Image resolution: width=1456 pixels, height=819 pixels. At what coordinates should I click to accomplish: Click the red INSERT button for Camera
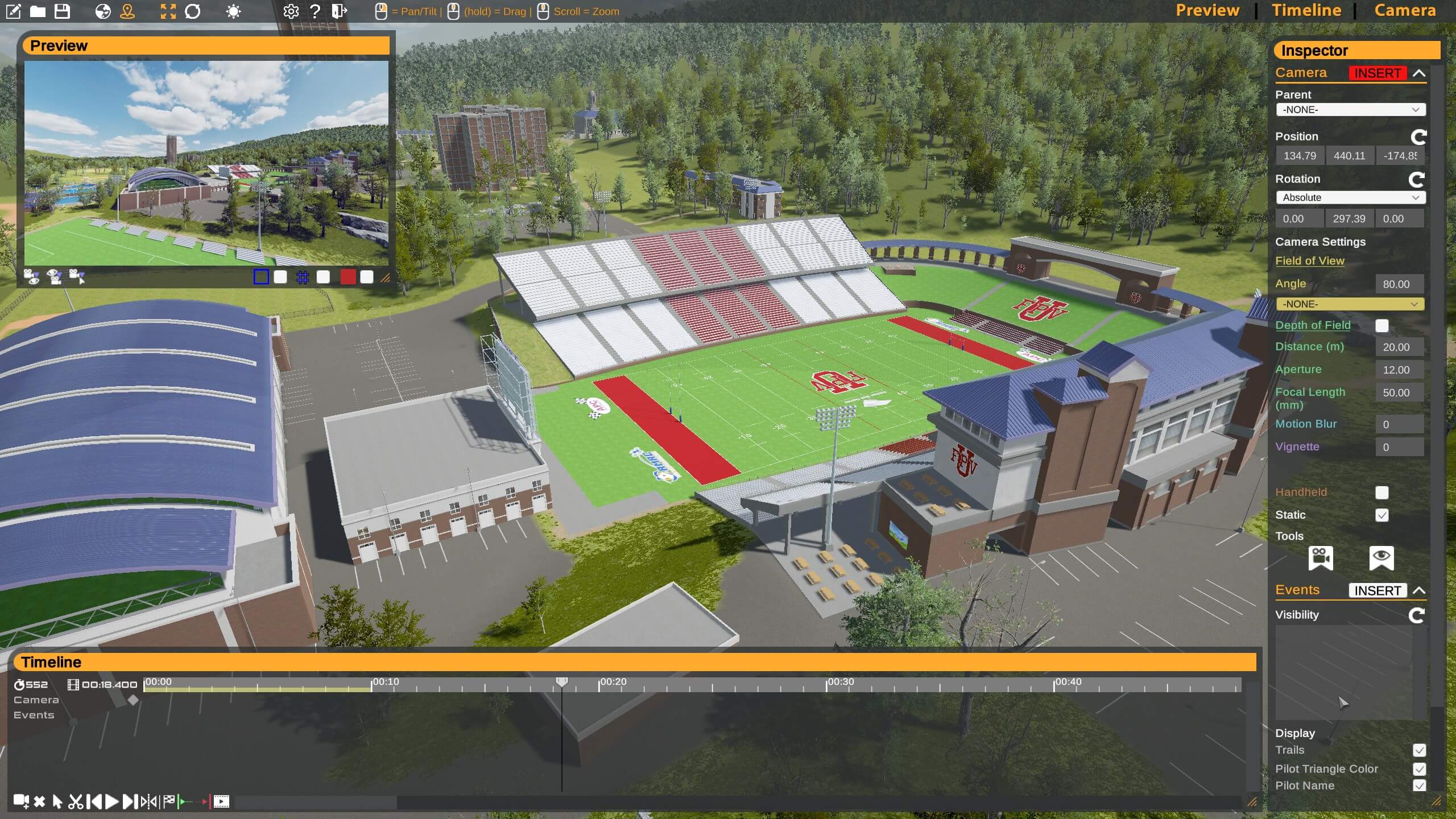pos(1377,73)
